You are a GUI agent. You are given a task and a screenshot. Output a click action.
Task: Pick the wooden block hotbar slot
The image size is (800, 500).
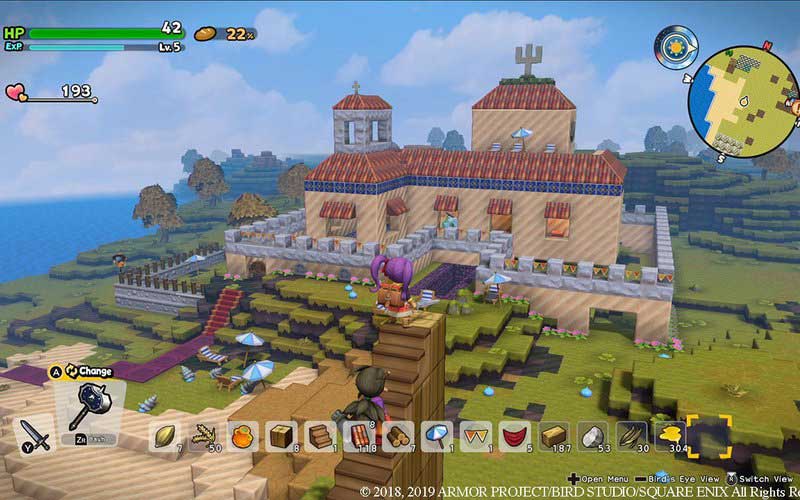pos(283,436)
